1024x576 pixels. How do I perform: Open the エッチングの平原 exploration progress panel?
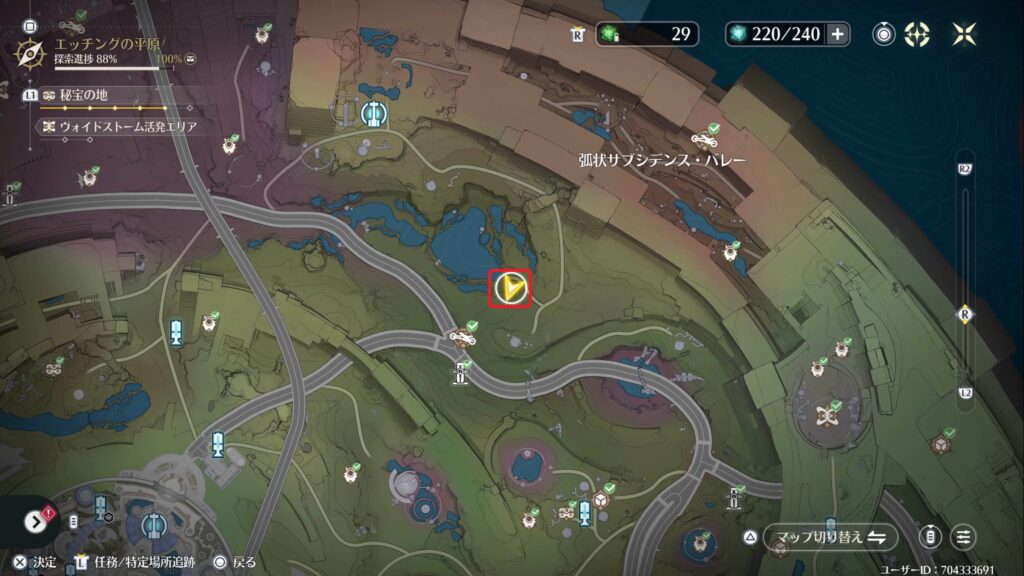coord(98,50)
